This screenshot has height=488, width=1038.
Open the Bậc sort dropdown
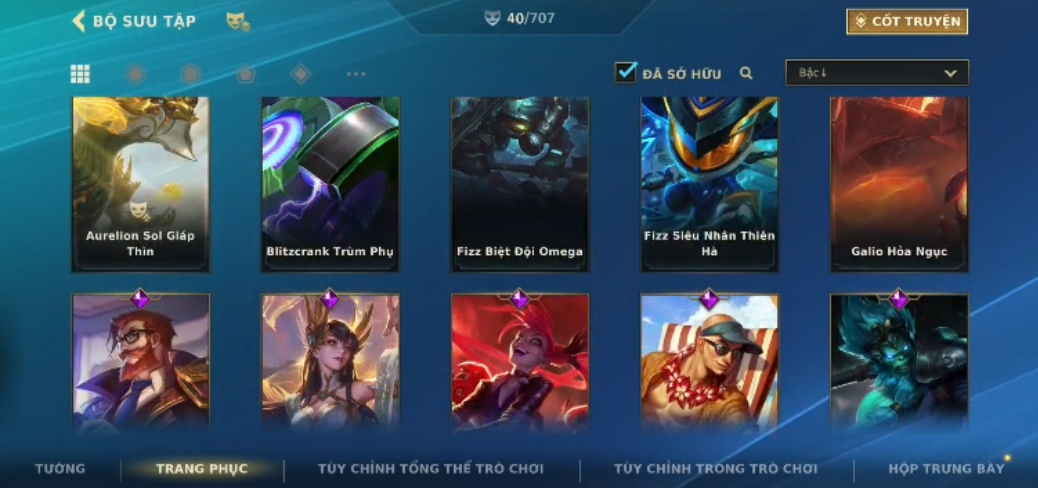tap(877, 73)
